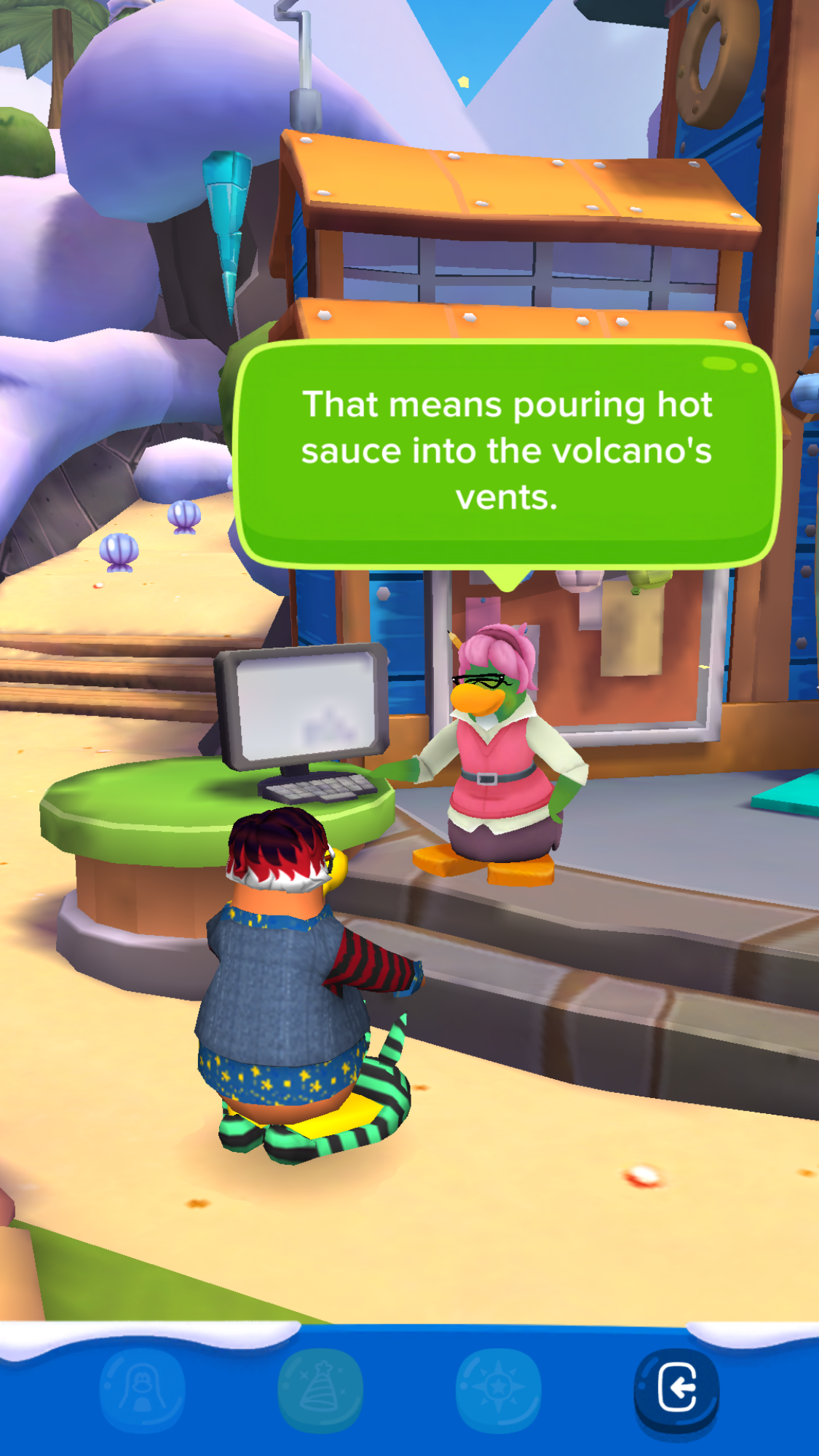Open the compass star icon
This screenshot has height=1456, width=819.
tap(499, 1388)
